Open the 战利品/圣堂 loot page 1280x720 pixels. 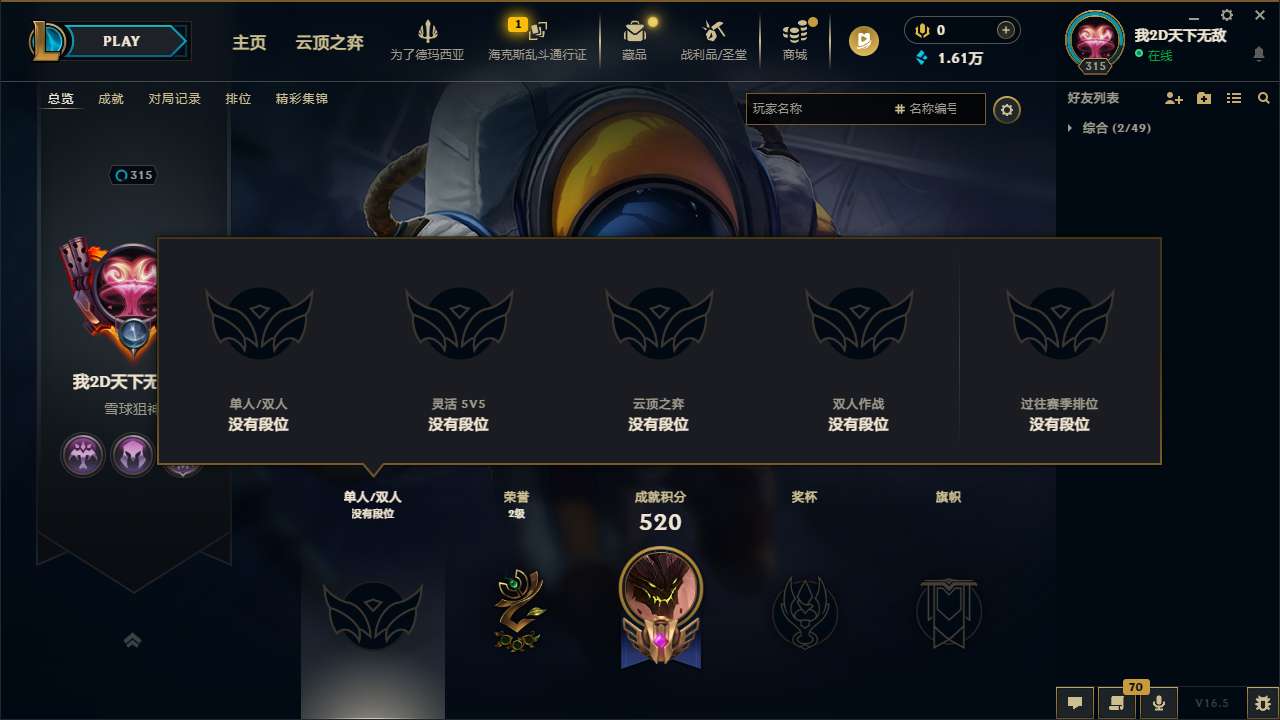click(714, 41)
